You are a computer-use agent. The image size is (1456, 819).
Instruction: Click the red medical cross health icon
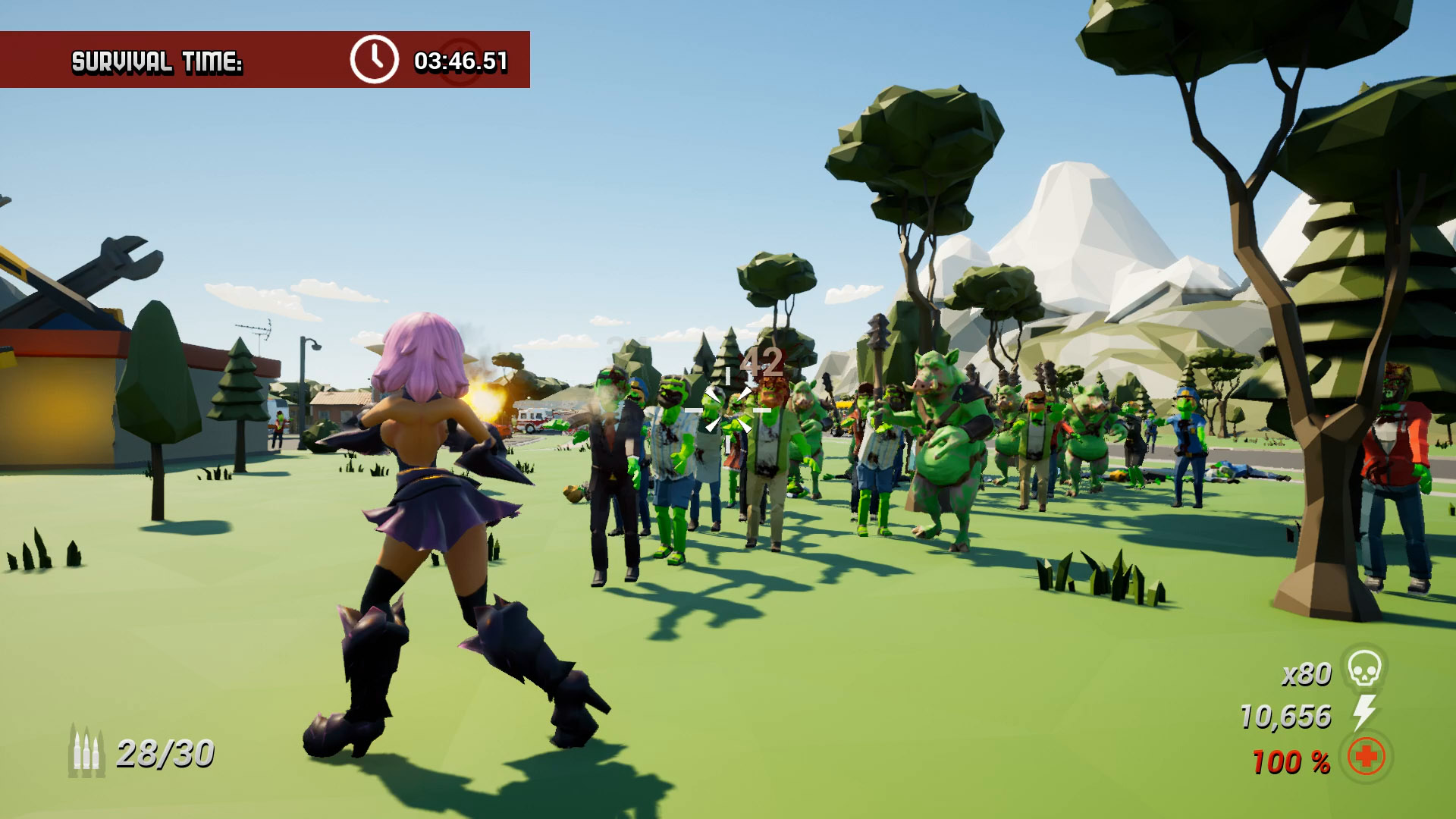click(x=1366, y=757)
